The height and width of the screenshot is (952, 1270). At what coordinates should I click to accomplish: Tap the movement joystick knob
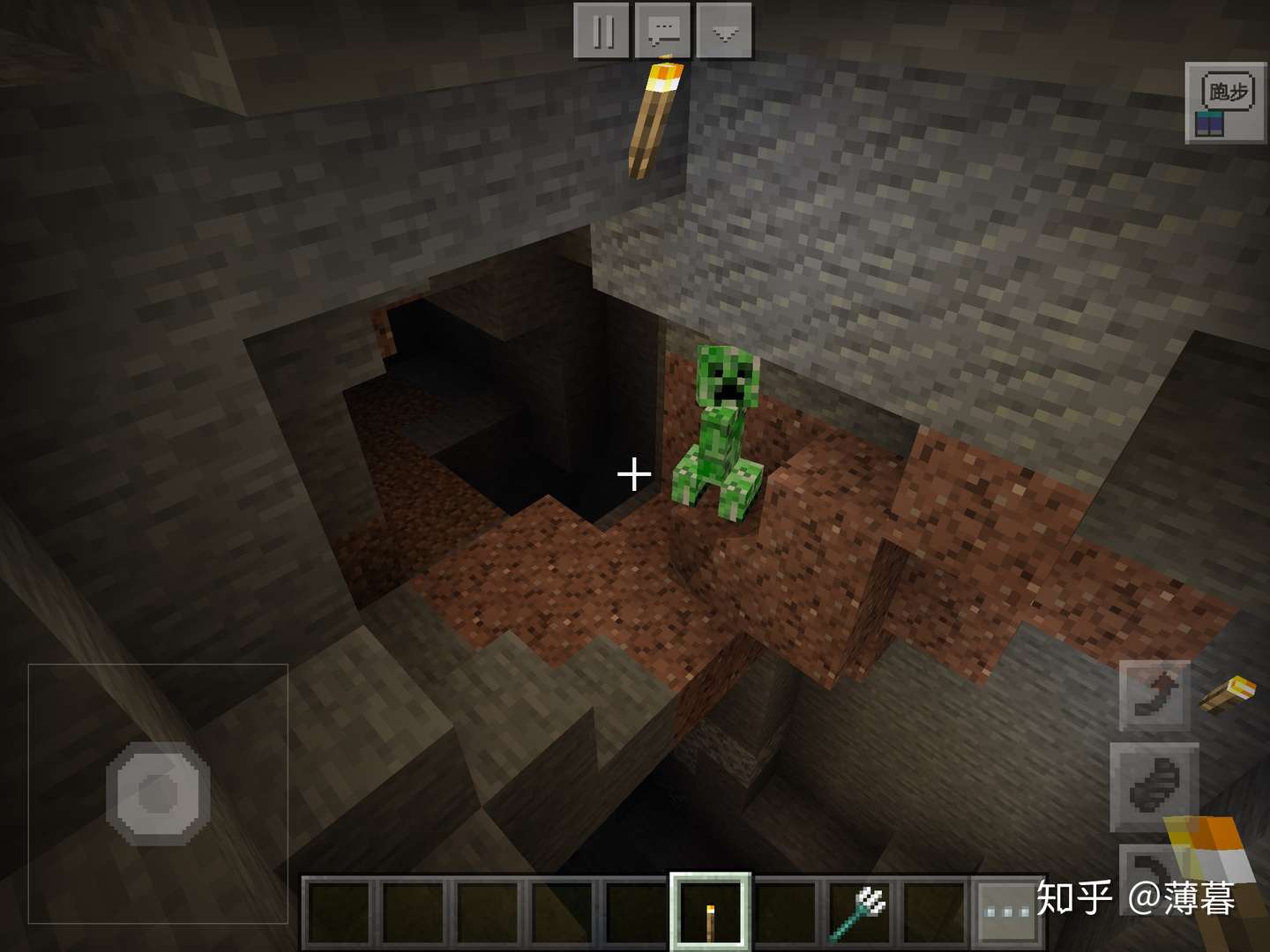coord(159,792)
